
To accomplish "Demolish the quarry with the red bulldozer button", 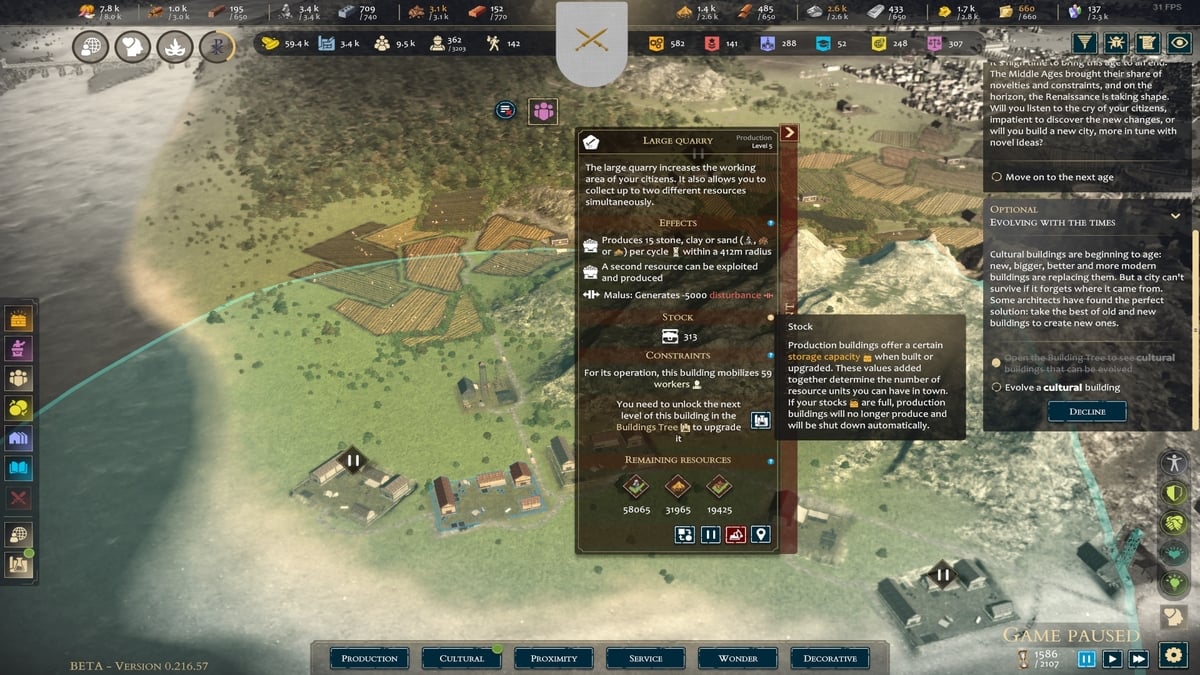I will [x=736, y=535].
